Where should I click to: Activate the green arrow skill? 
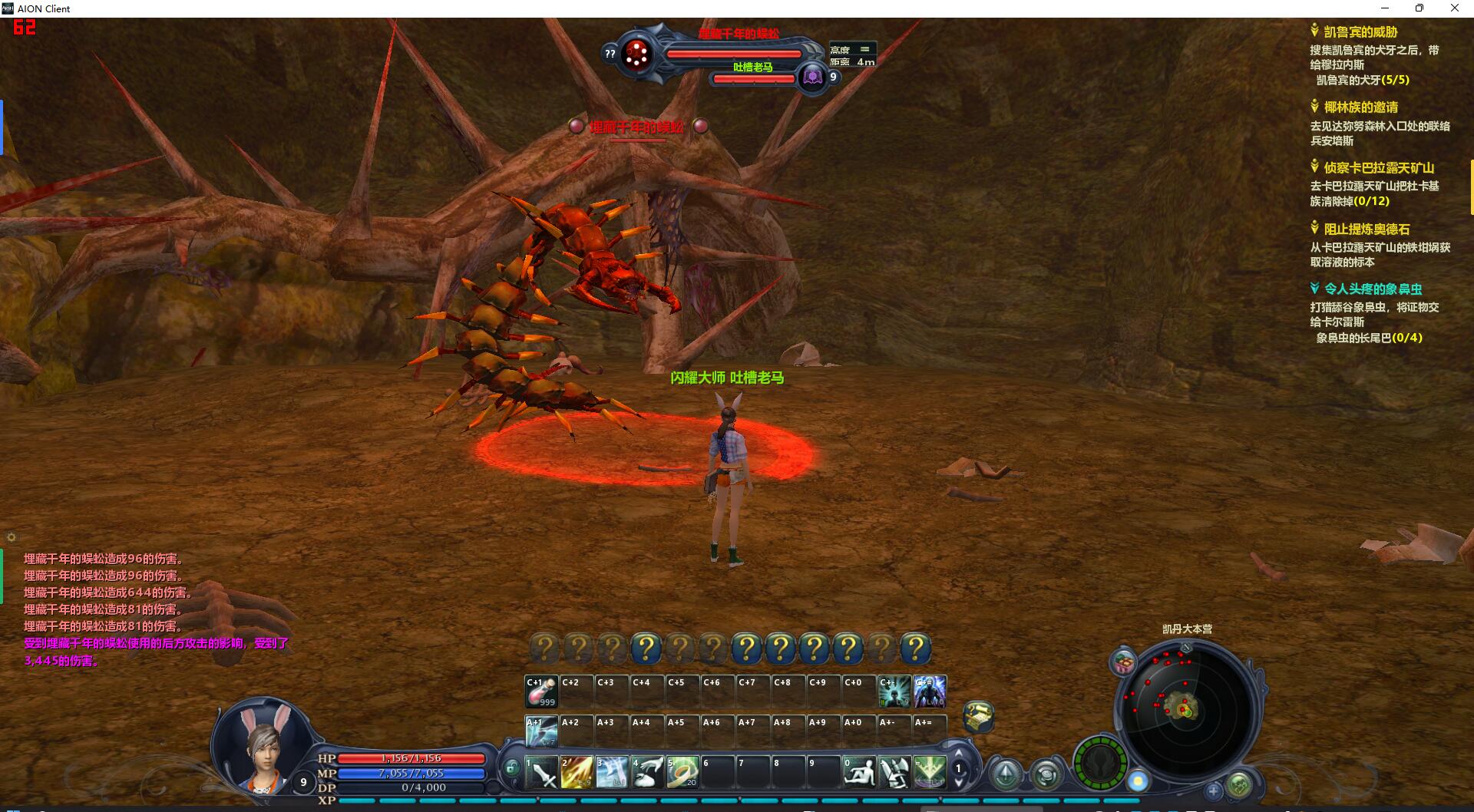point(930,772)
